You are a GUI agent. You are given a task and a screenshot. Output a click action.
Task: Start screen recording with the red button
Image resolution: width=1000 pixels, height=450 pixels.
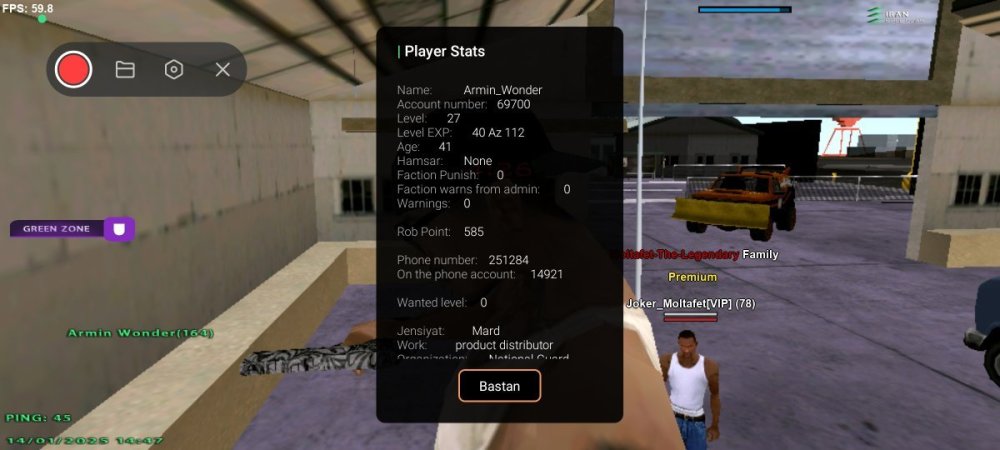tap(74, 69)
